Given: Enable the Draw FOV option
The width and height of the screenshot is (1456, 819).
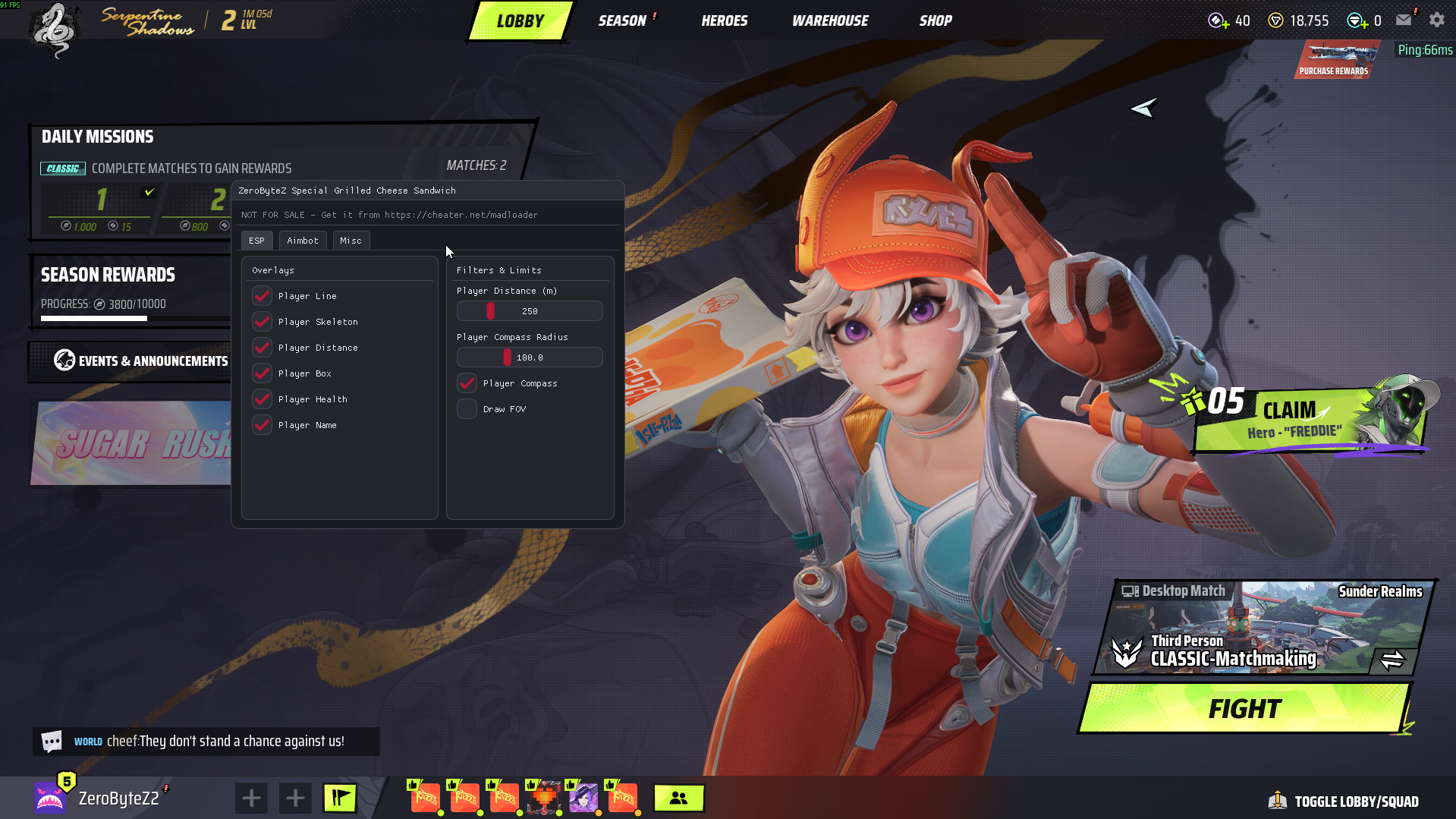Looking at the screenshot, I should pyautogui.click(x=467, y=409).
